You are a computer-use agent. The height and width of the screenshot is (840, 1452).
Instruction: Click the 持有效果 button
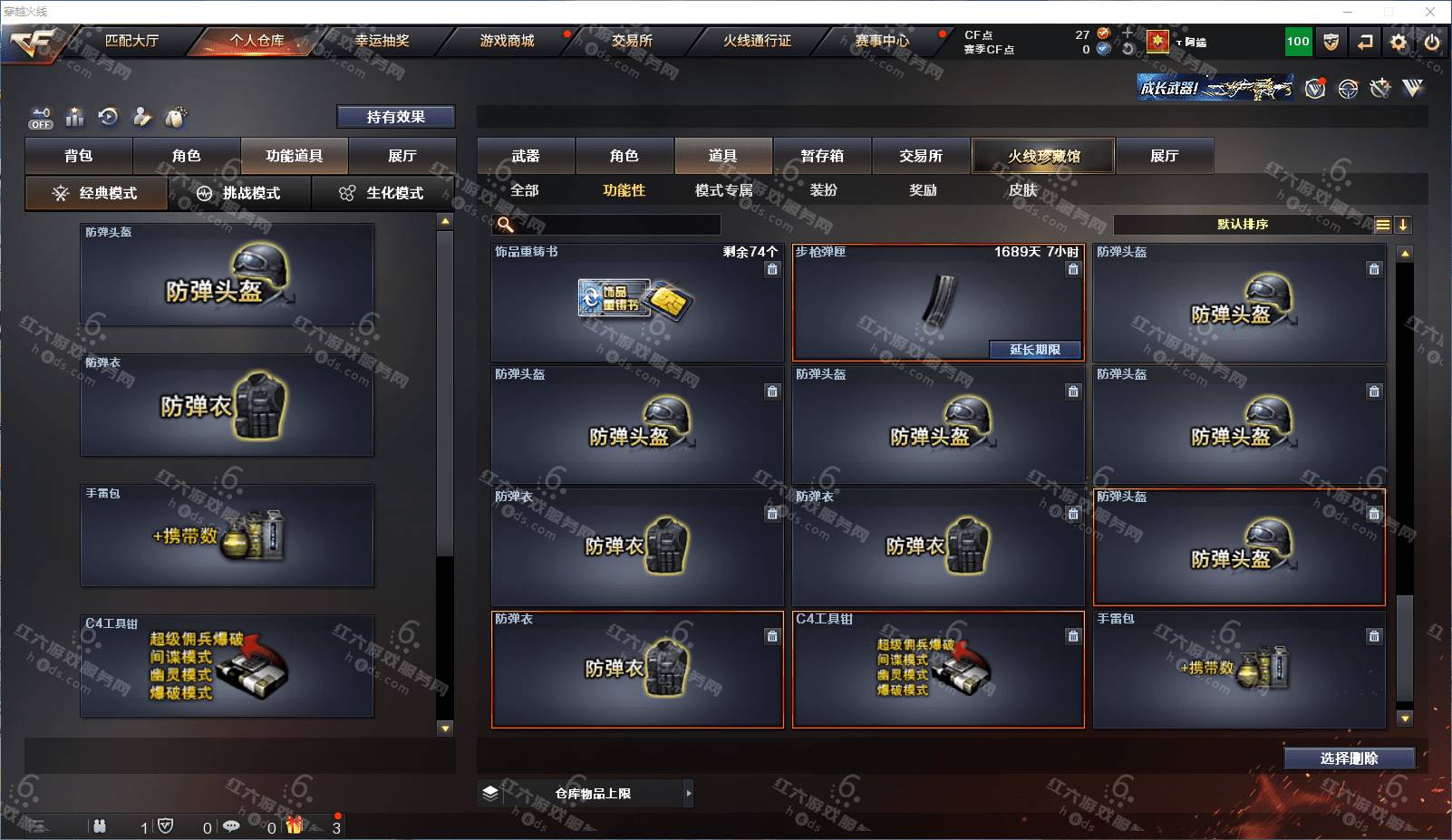[x=395, y=117]
